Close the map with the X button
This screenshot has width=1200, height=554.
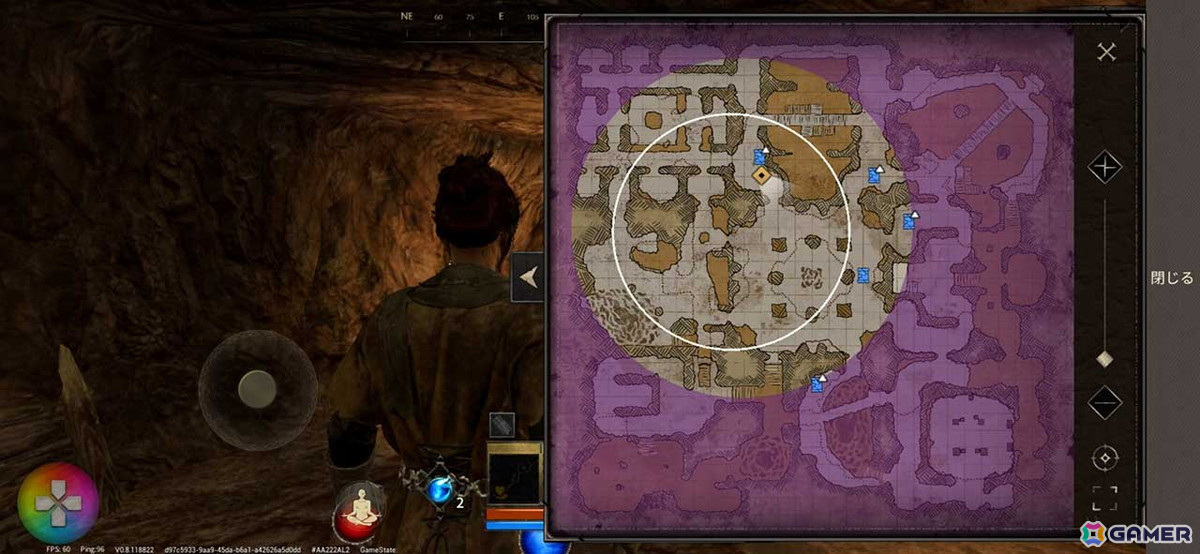1106,52
